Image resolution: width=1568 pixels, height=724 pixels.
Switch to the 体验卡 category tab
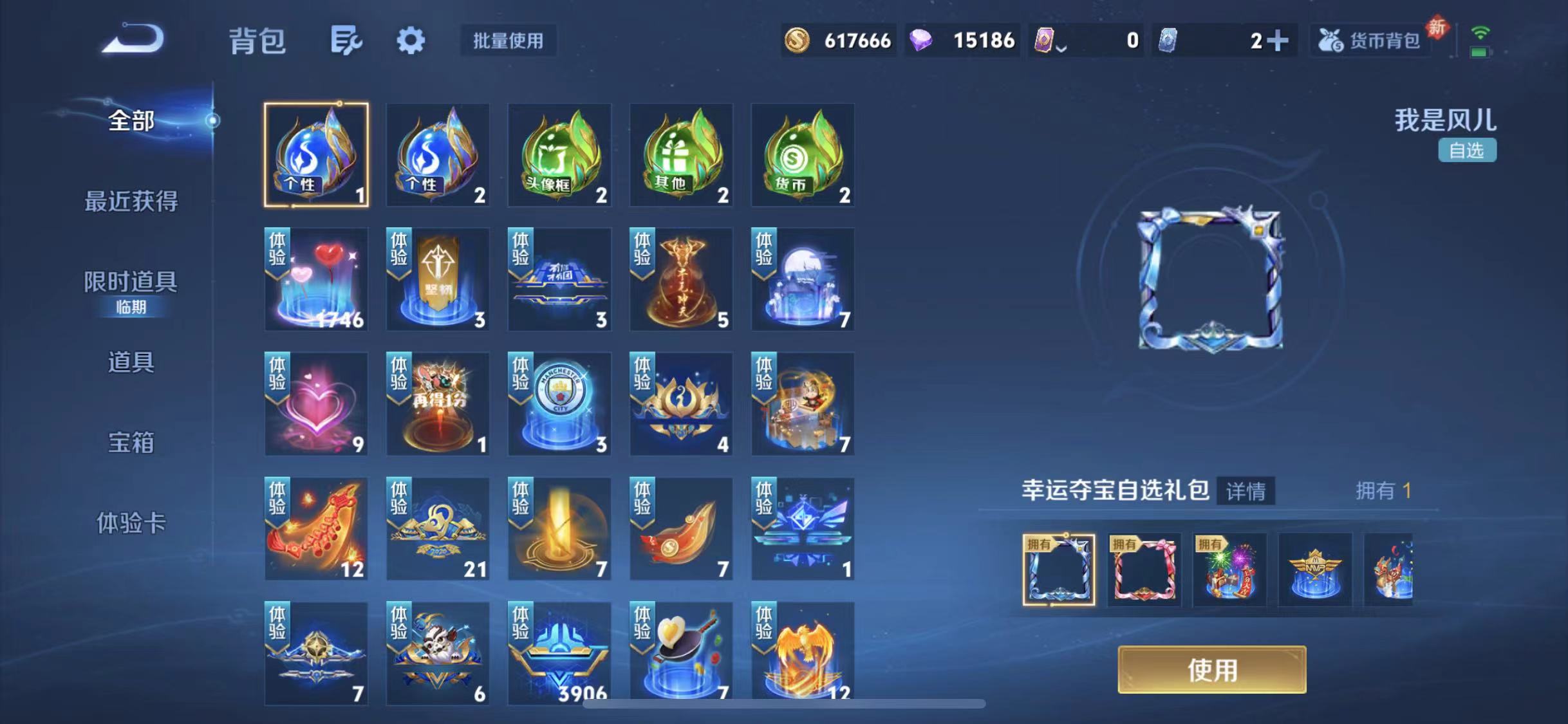132,524
